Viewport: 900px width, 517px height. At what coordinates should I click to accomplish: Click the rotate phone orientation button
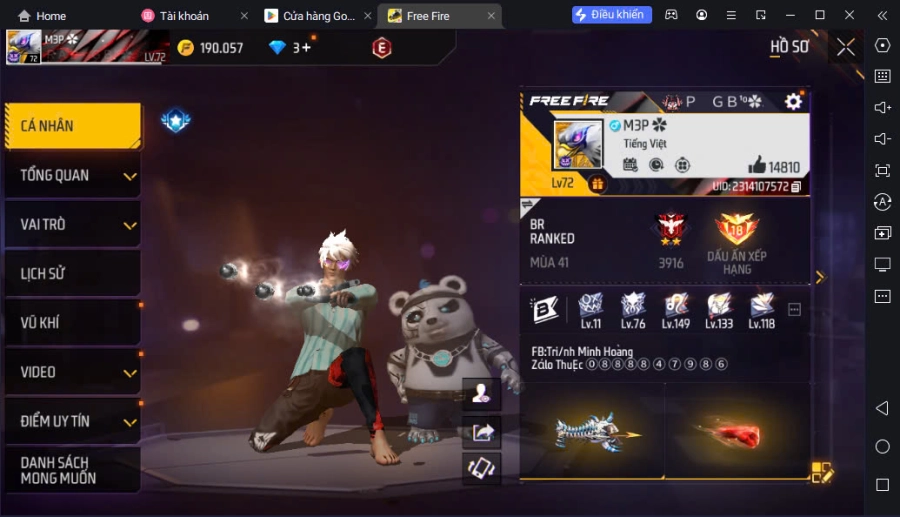(483, 468)
